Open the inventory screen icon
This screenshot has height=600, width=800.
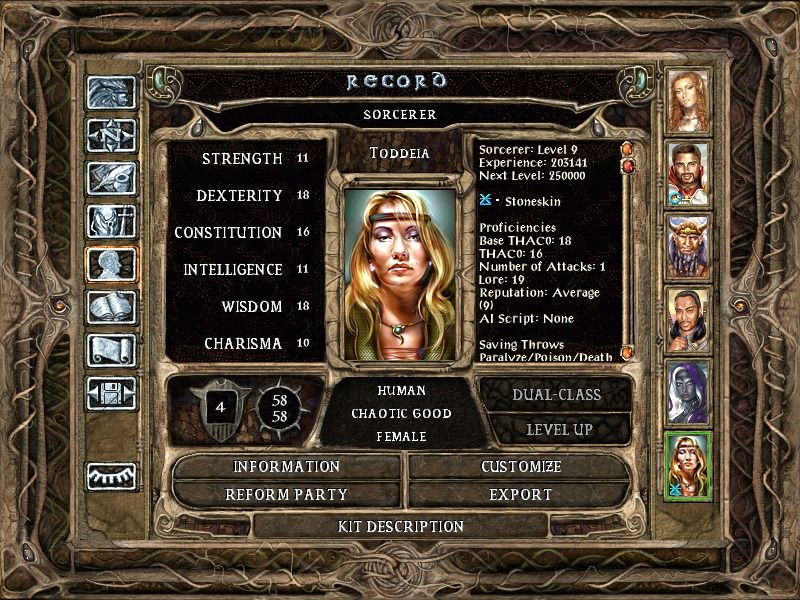click(x=111, y=221)
